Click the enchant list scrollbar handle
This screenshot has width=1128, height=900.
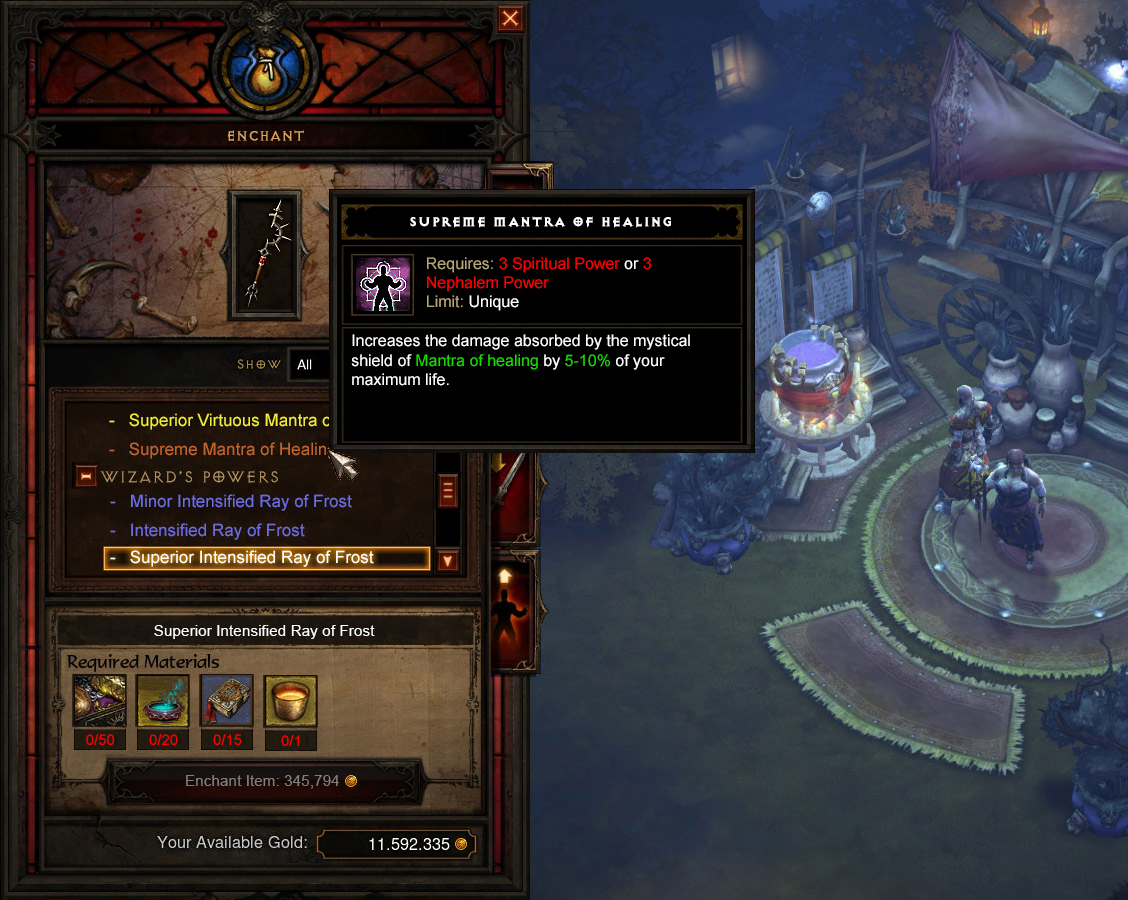[447, 492]
